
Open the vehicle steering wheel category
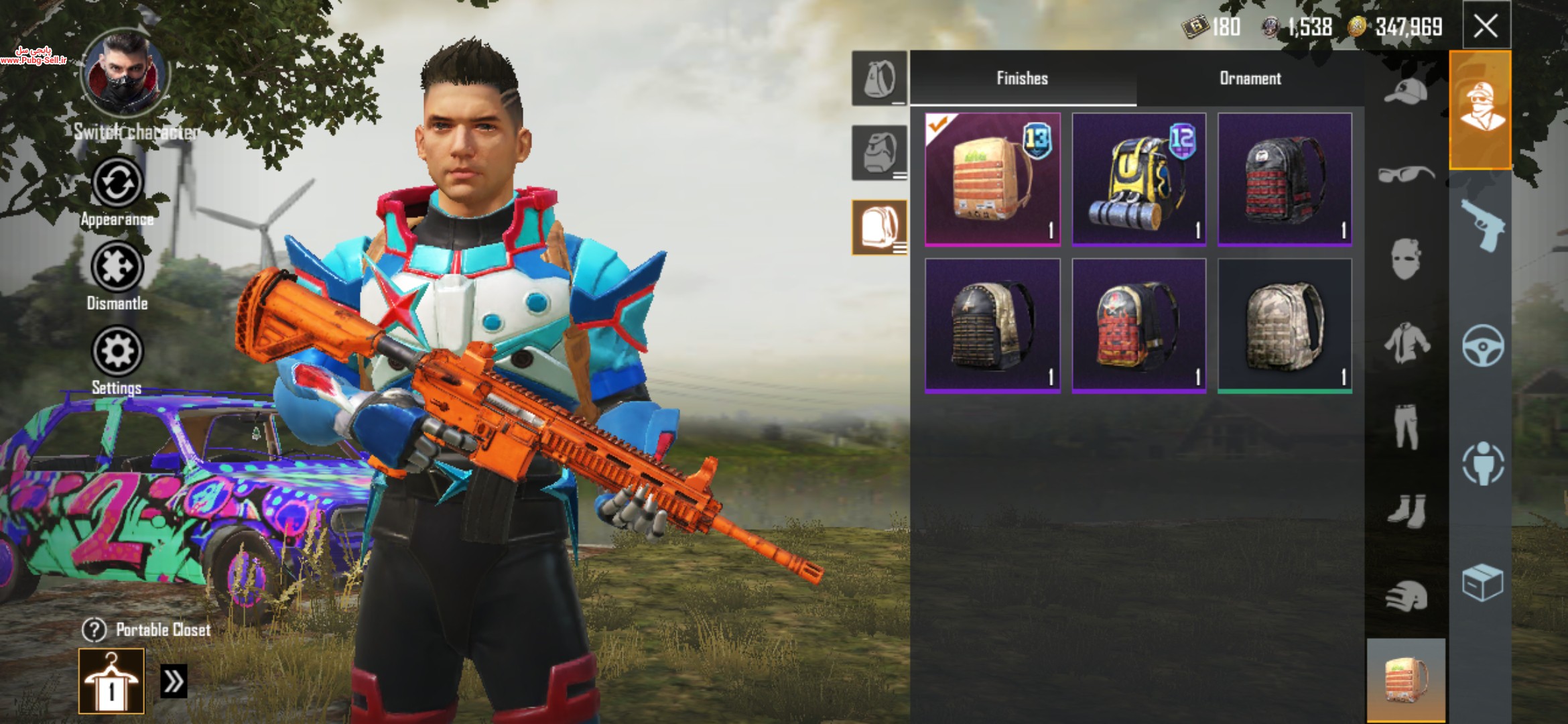coord(1482,345)
